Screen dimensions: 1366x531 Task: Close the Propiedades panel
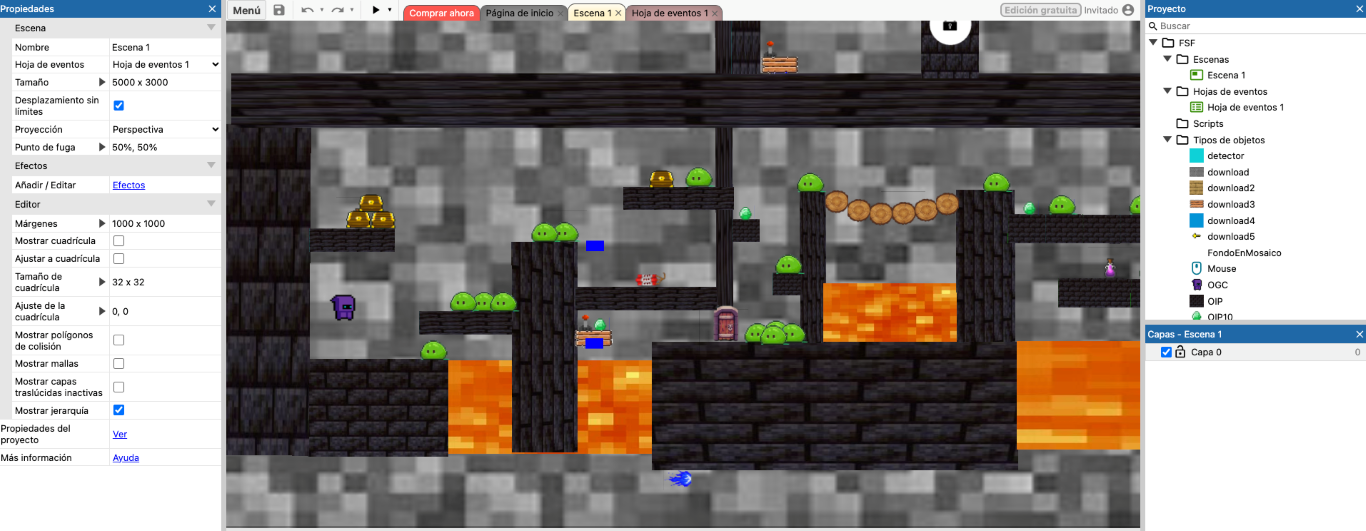pos(211,8)
